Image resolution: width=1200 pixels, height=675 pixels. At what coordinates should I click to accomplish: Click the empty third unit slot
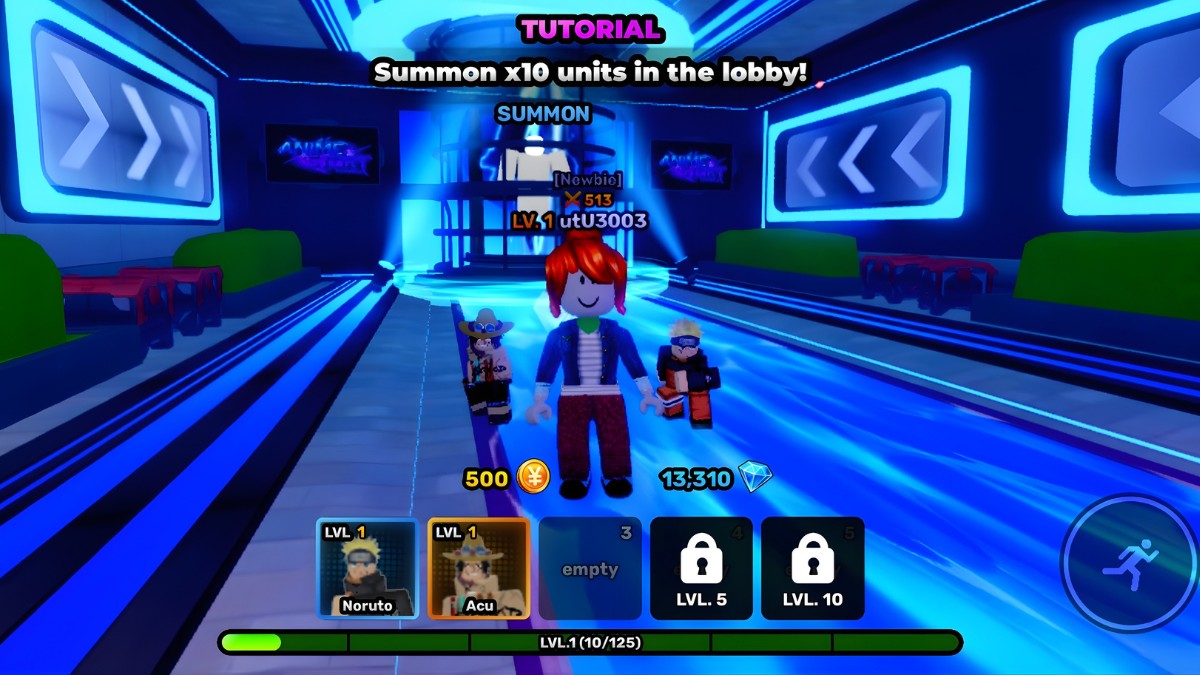(x=590, y=568)
